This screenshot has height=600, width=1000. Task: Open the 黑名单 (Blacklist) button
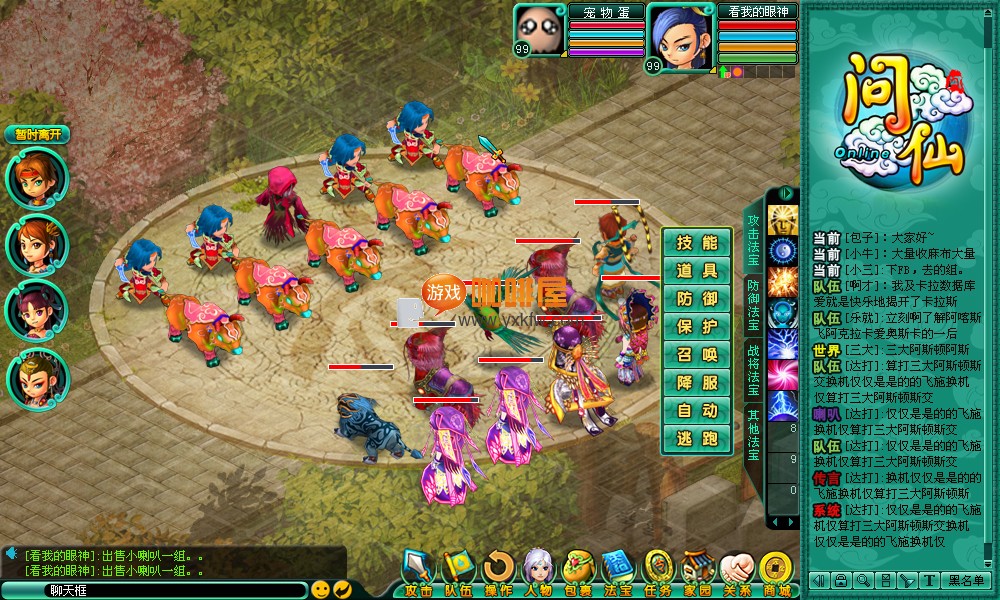pos(968,581)
